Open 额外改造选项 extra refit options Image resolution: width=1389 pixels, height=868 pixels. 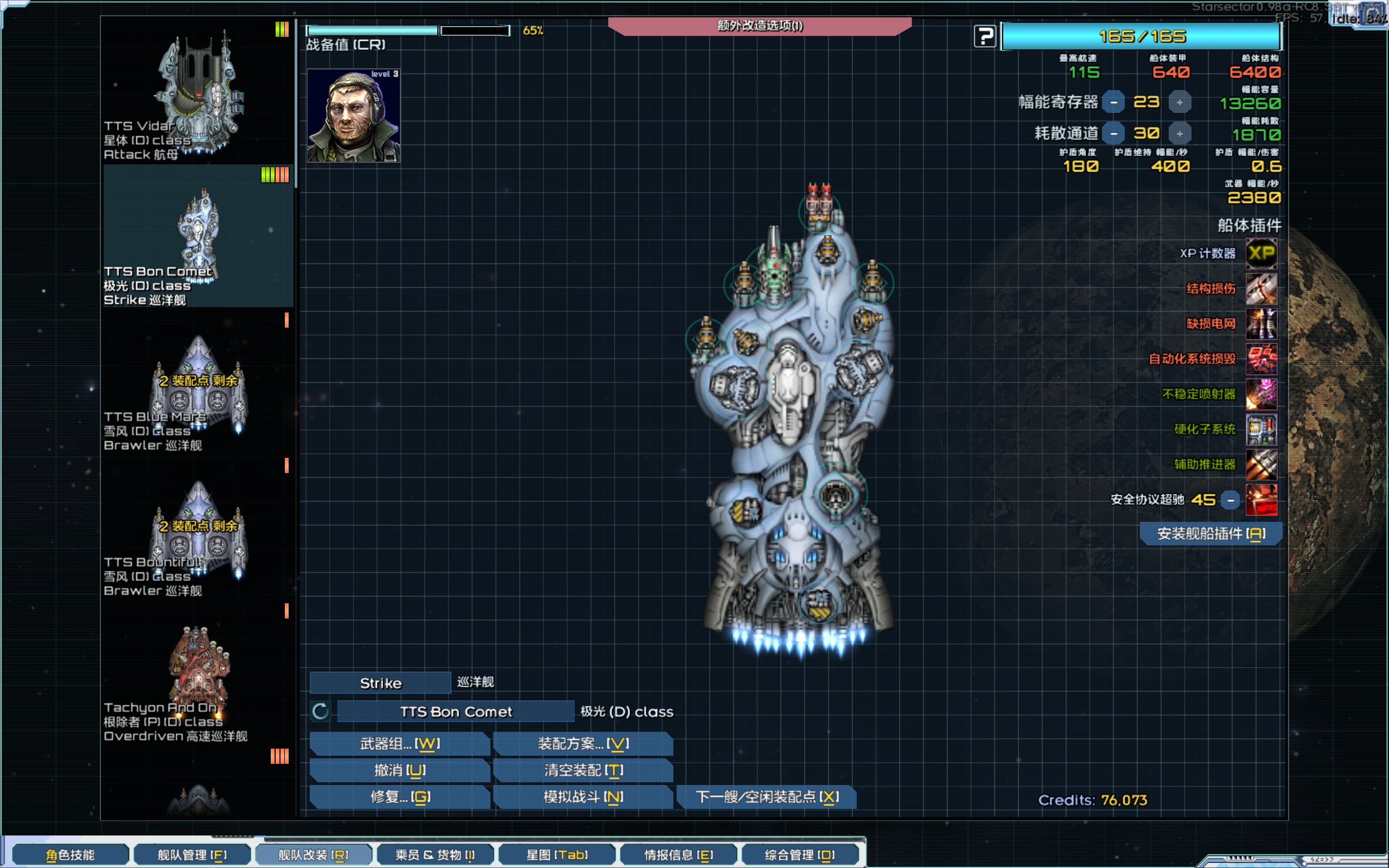click(760, 26)
